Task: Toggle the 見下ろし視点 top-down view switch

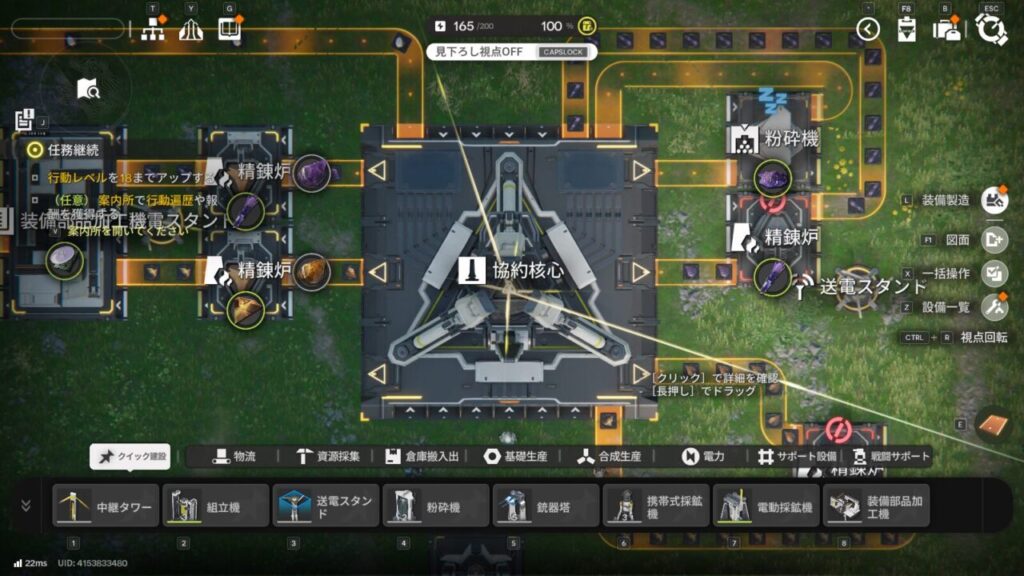Action: pyautogui.click(x=512, y=51)
